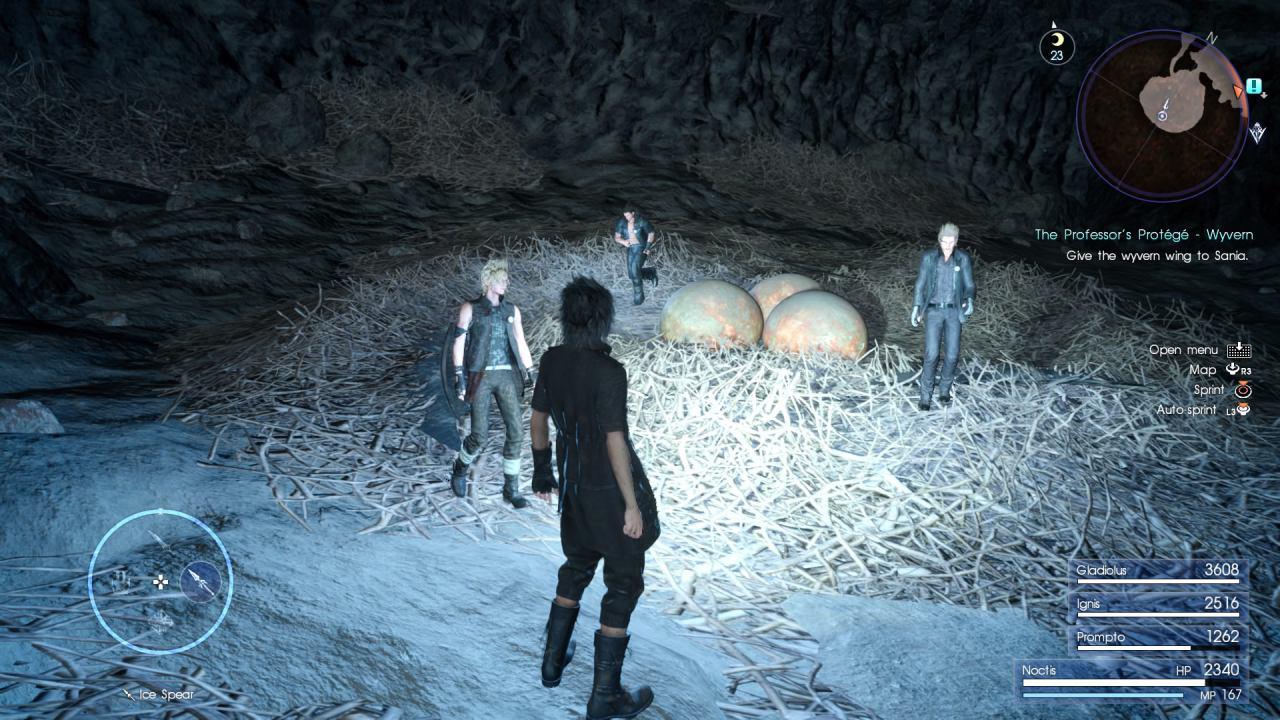Toggle the crosshair in the weapon wheel
This screenshot has height=720, width=1280.
coord(161,582)
